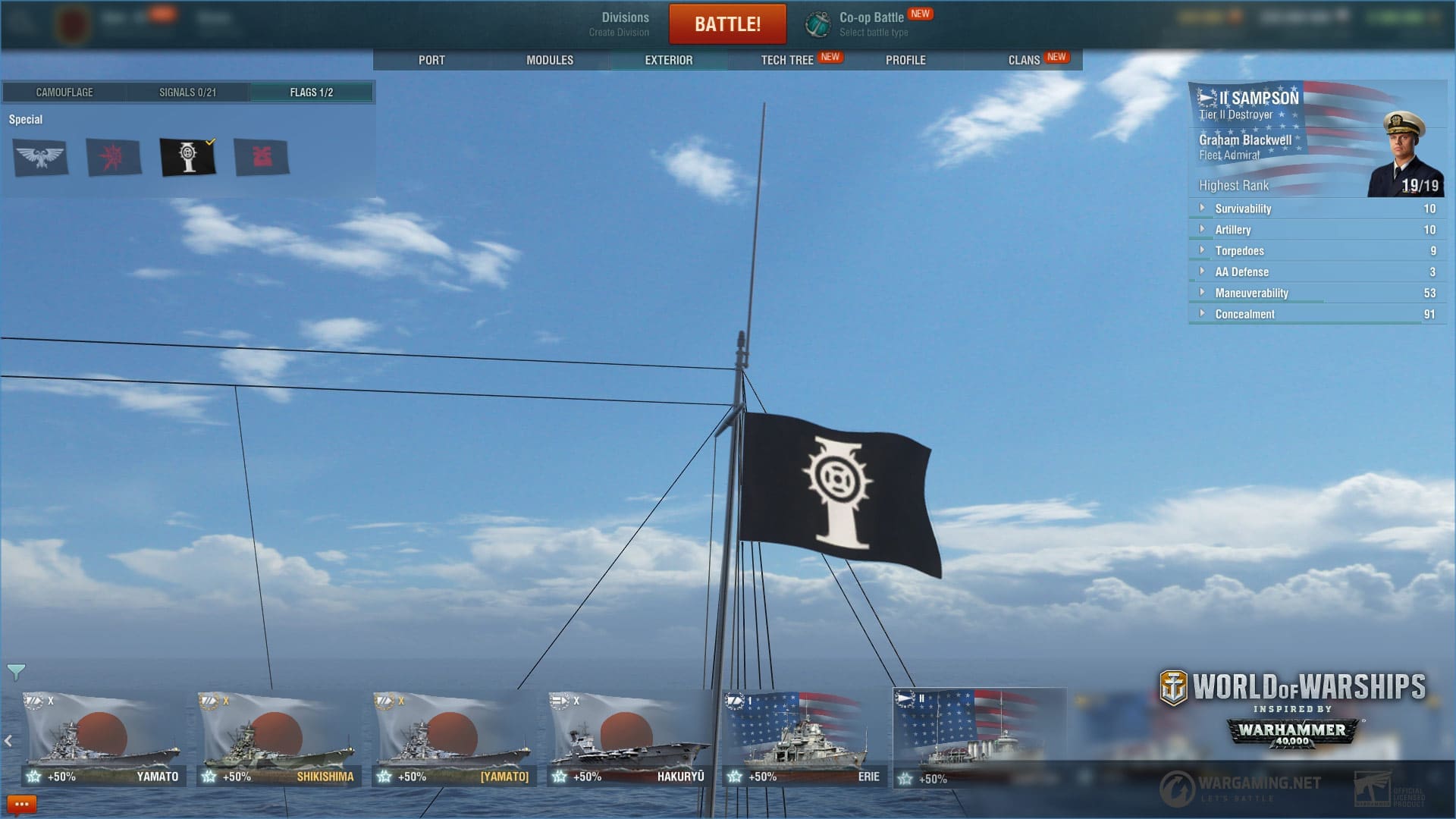Pick the Hakuryū carrier from the carousel
The width and height of the screenshot is (1456, 819).
click(629, 739)
